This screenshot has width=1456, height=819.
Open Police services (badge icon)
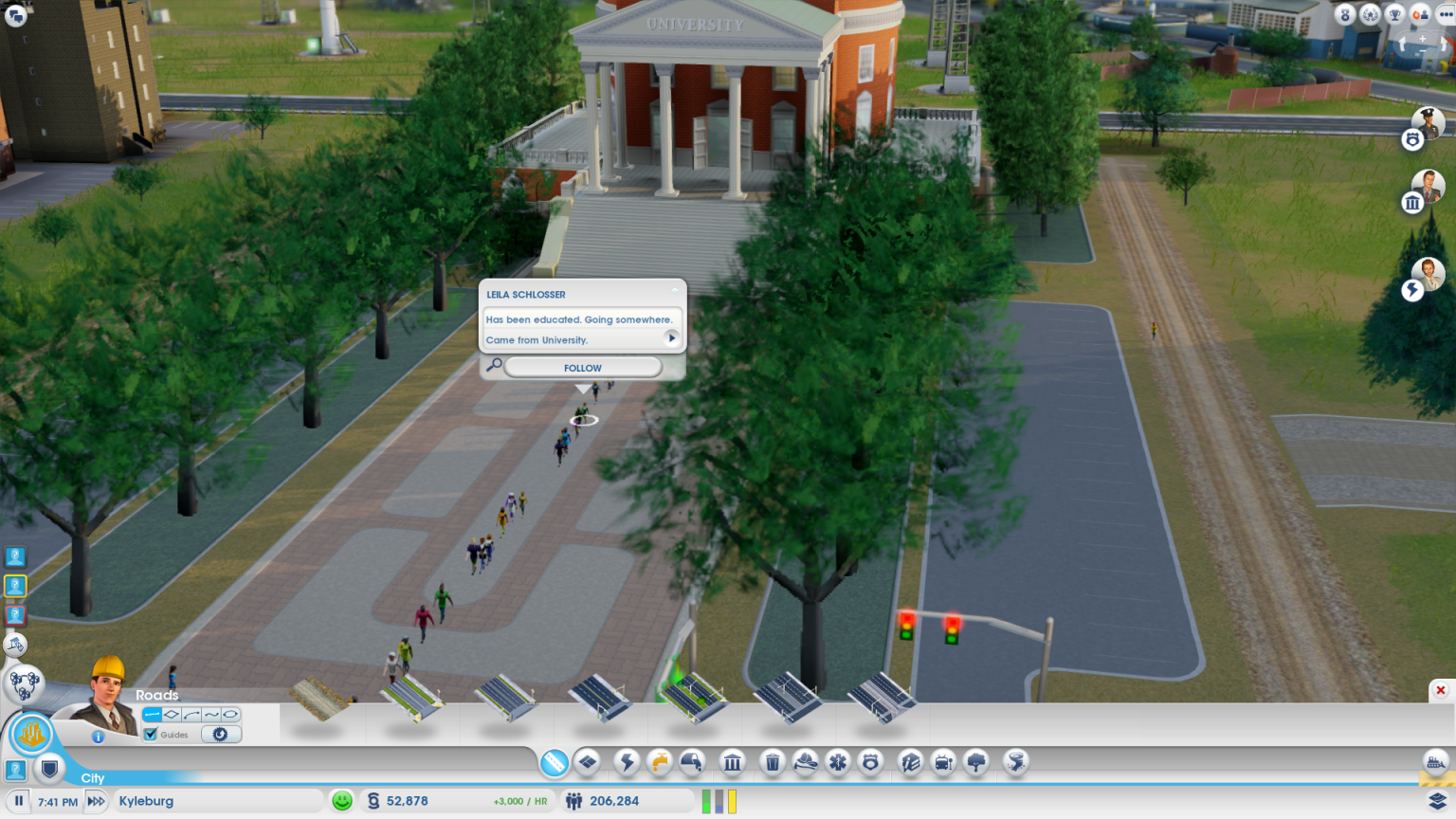click(x=870, y=762)
